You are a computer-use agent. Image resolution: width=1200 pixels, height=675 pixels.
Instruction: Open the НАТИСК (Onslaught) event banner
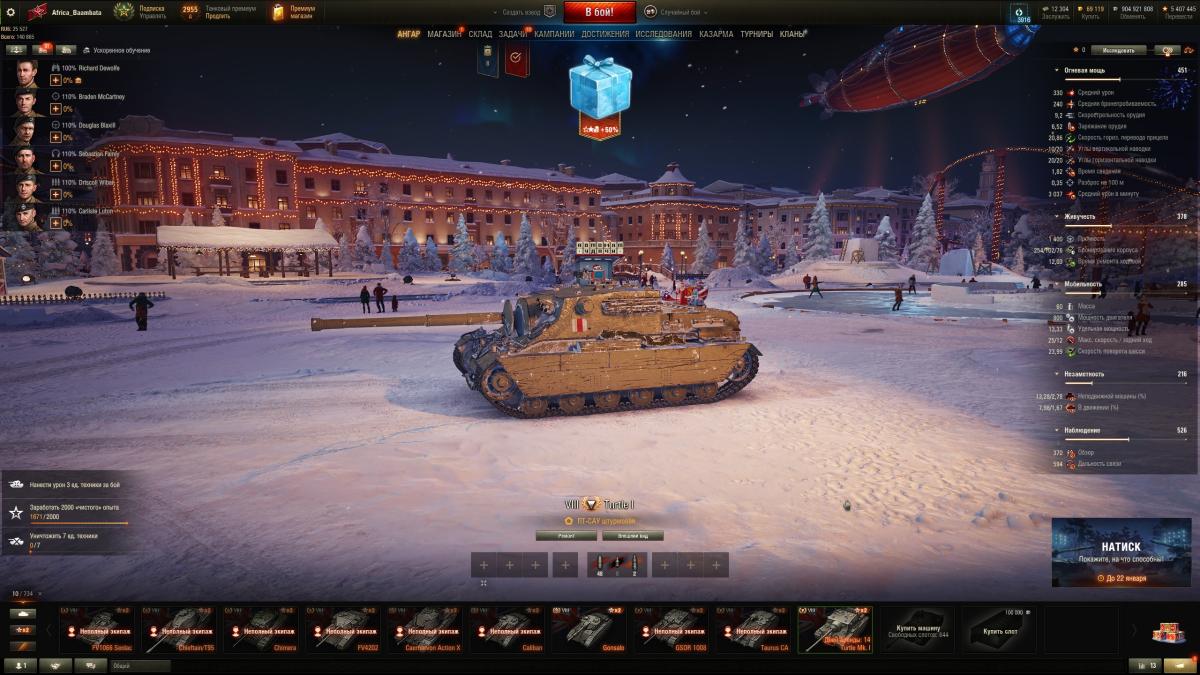[x=1120, y=552]
